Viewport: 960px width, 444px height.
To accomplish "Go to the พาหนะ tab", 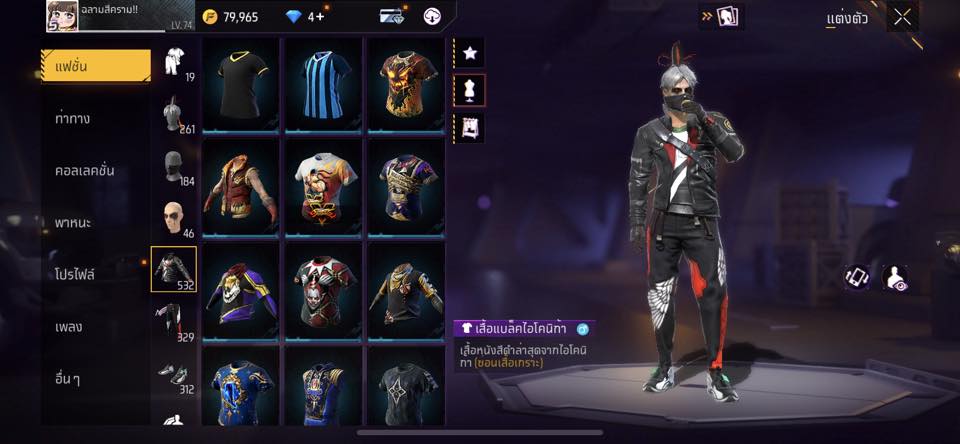I will tap(74, 222).
